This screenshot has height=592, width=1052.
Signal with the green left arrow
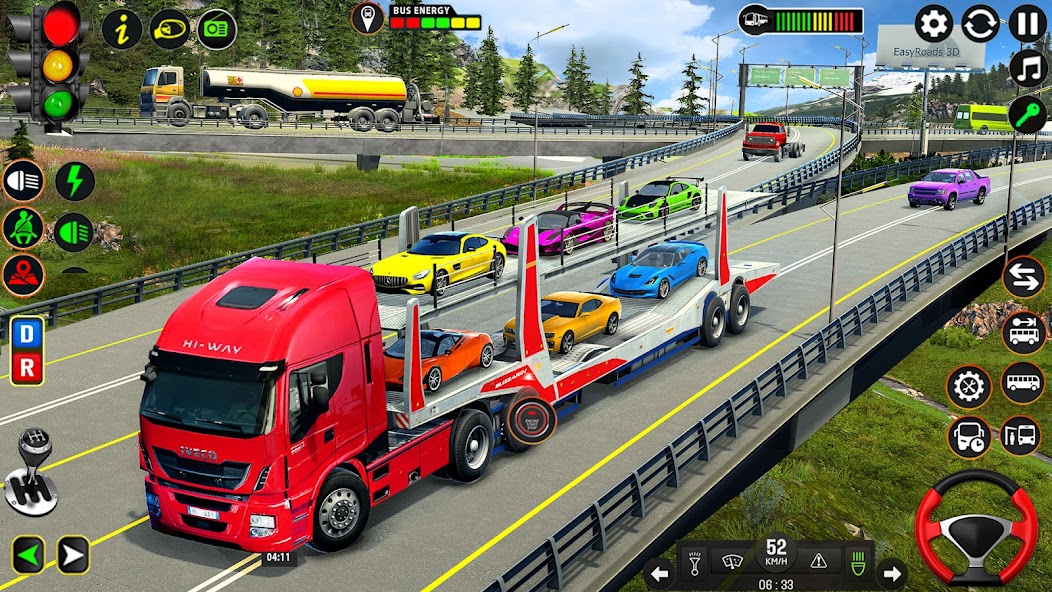point(28,554)
